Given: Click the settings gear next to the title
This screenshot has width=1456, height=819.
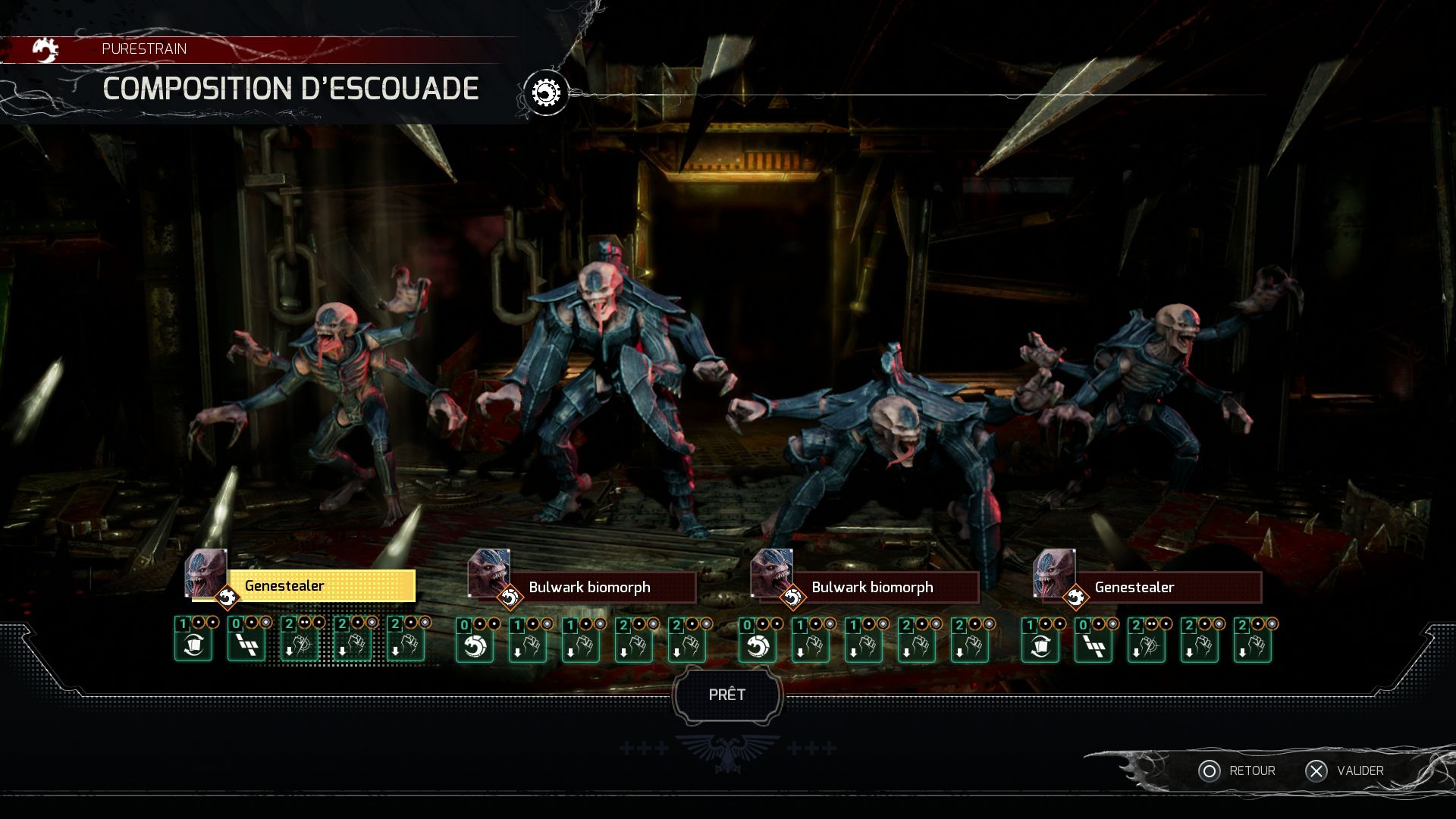Looking at the screenshot, I should point(546,90).
